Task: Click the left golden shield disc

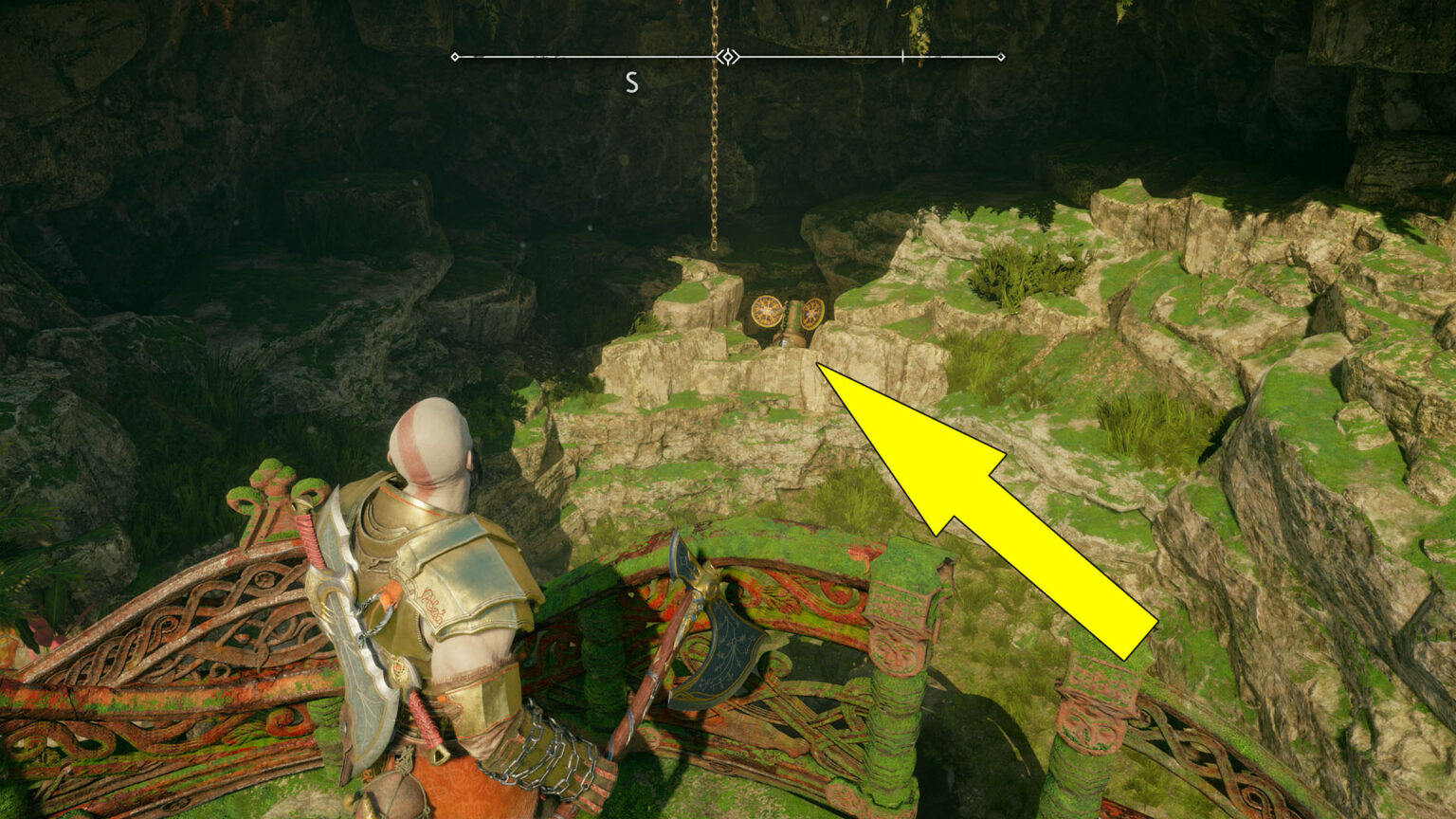Action: [x=767, y=311]
